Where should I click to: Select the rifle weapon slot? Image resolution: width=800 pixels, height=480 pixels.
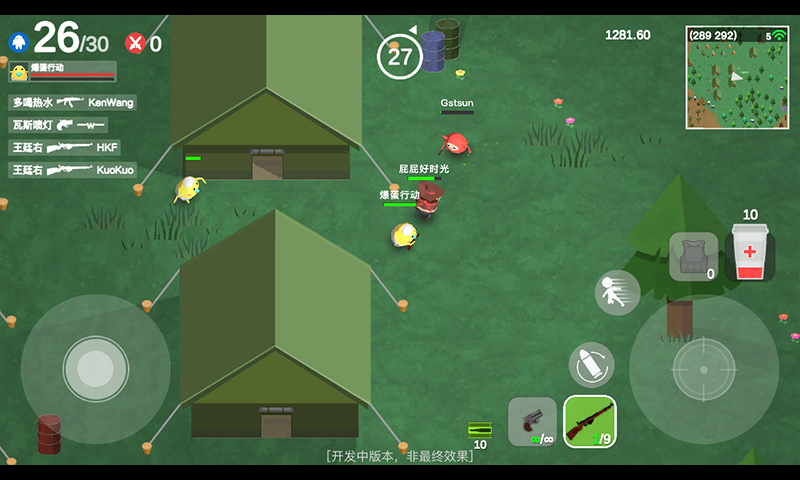tap(590, 420)
